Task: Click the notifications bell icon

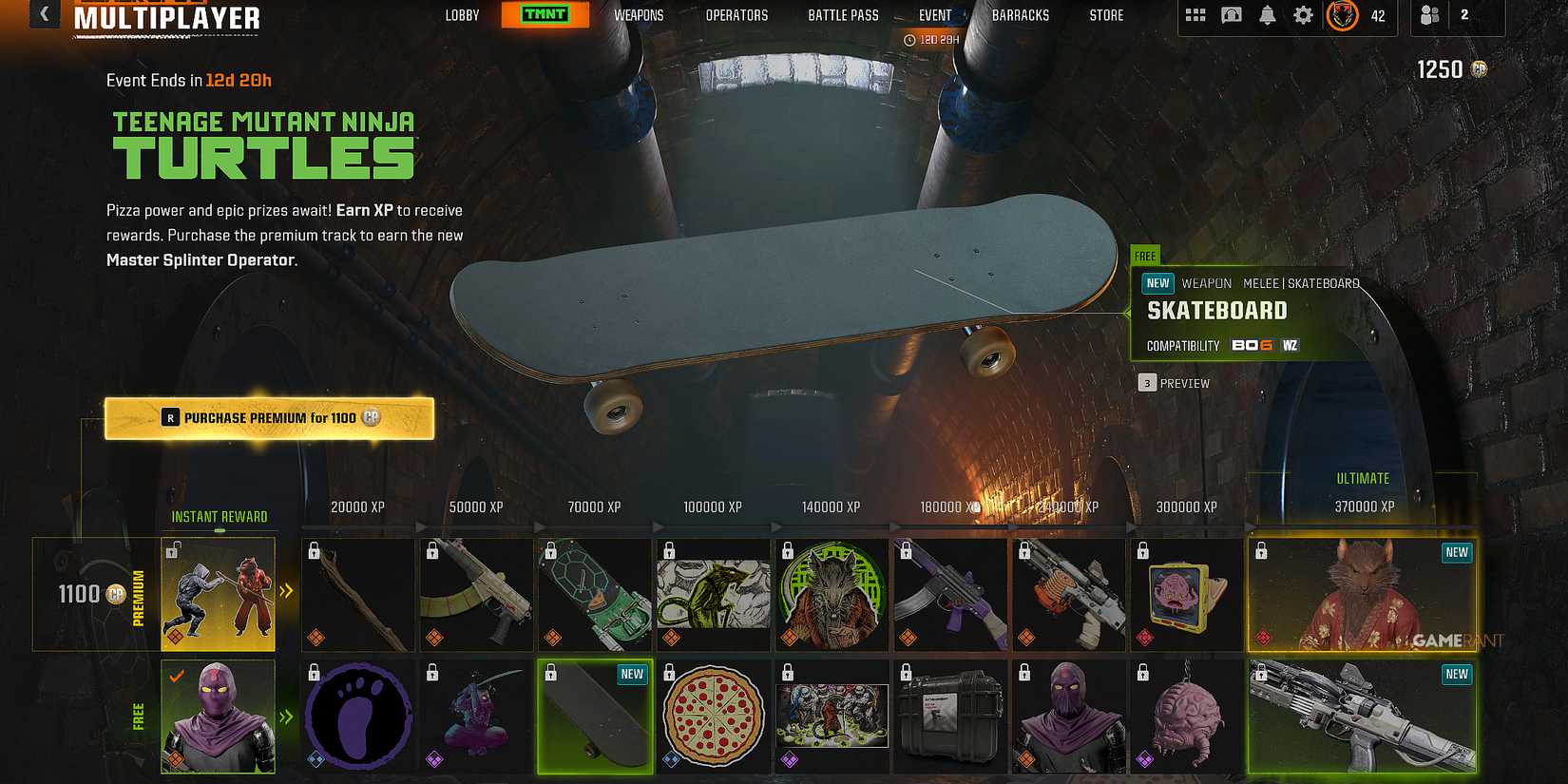Action: click(1267, 15)
